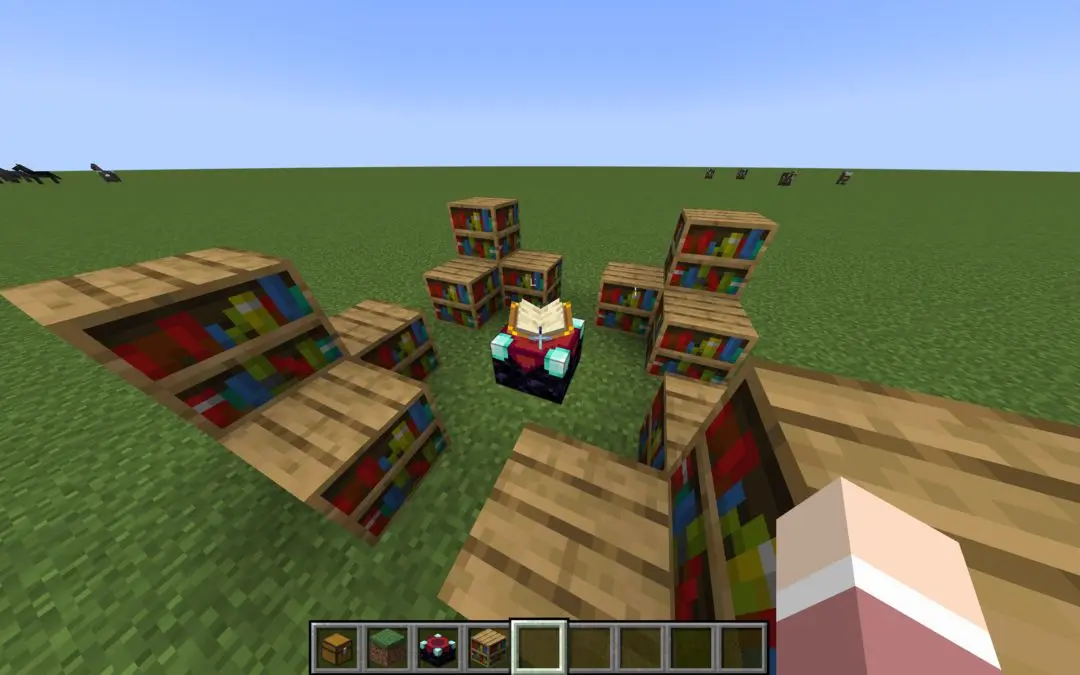Viewport: 1080px width, 675px height.
Task: Pick the enchanting table hotbar slot
Action: (x=438, y=648)
